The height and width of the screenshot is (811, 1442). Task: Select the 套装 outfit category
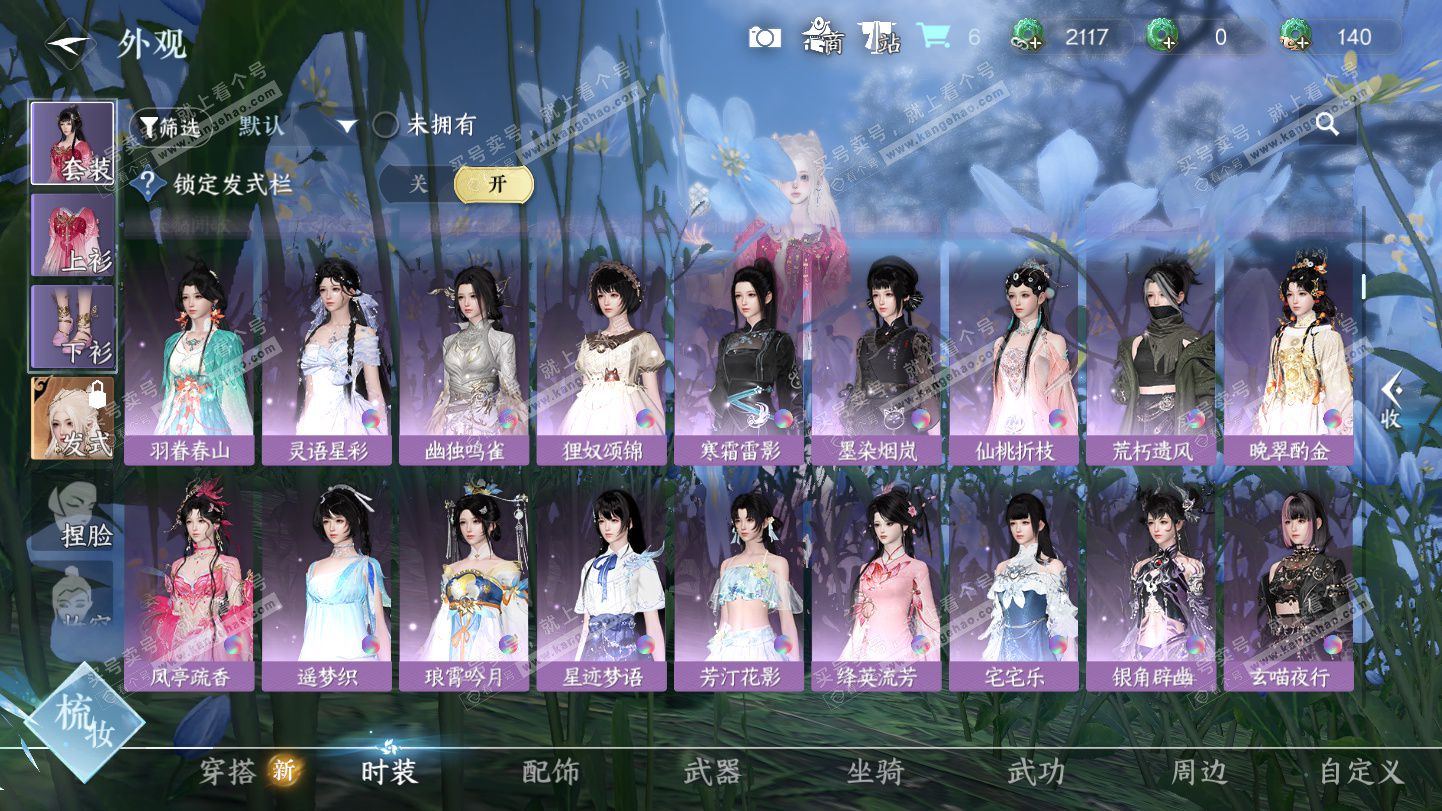coord(73,143)
